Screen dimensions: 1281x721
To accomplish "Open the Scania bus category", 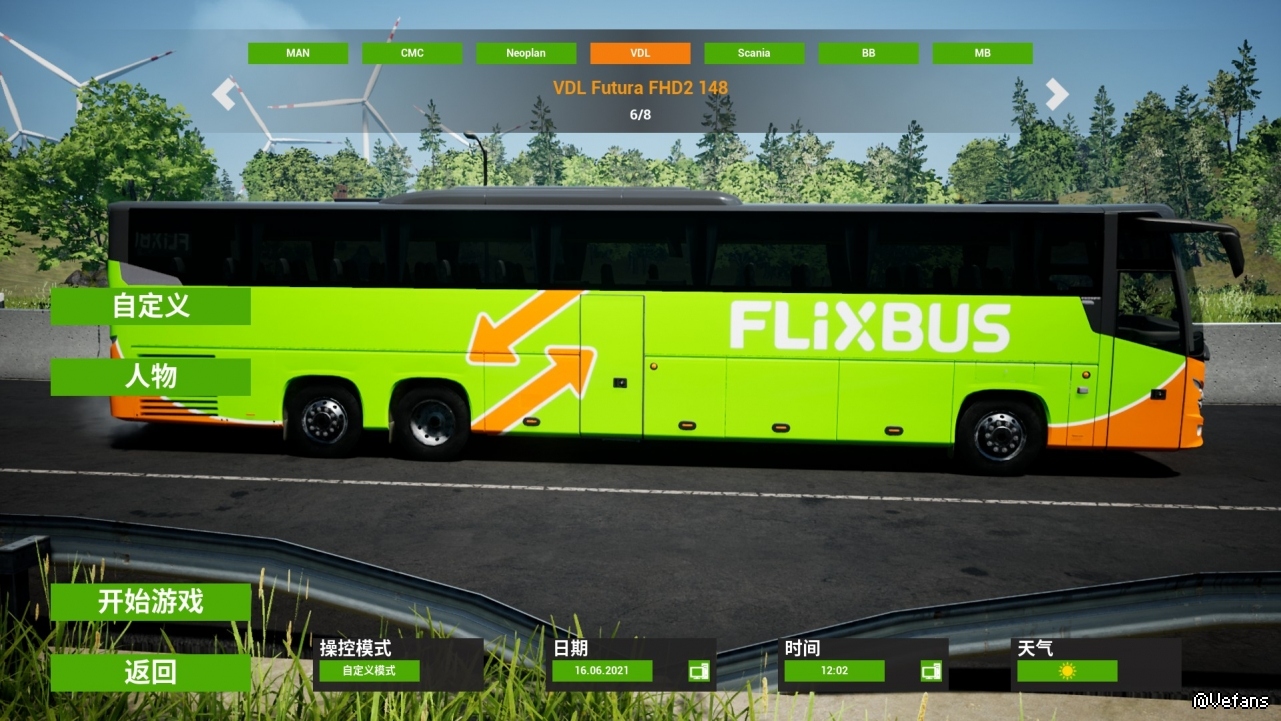I will coord(754,54).
